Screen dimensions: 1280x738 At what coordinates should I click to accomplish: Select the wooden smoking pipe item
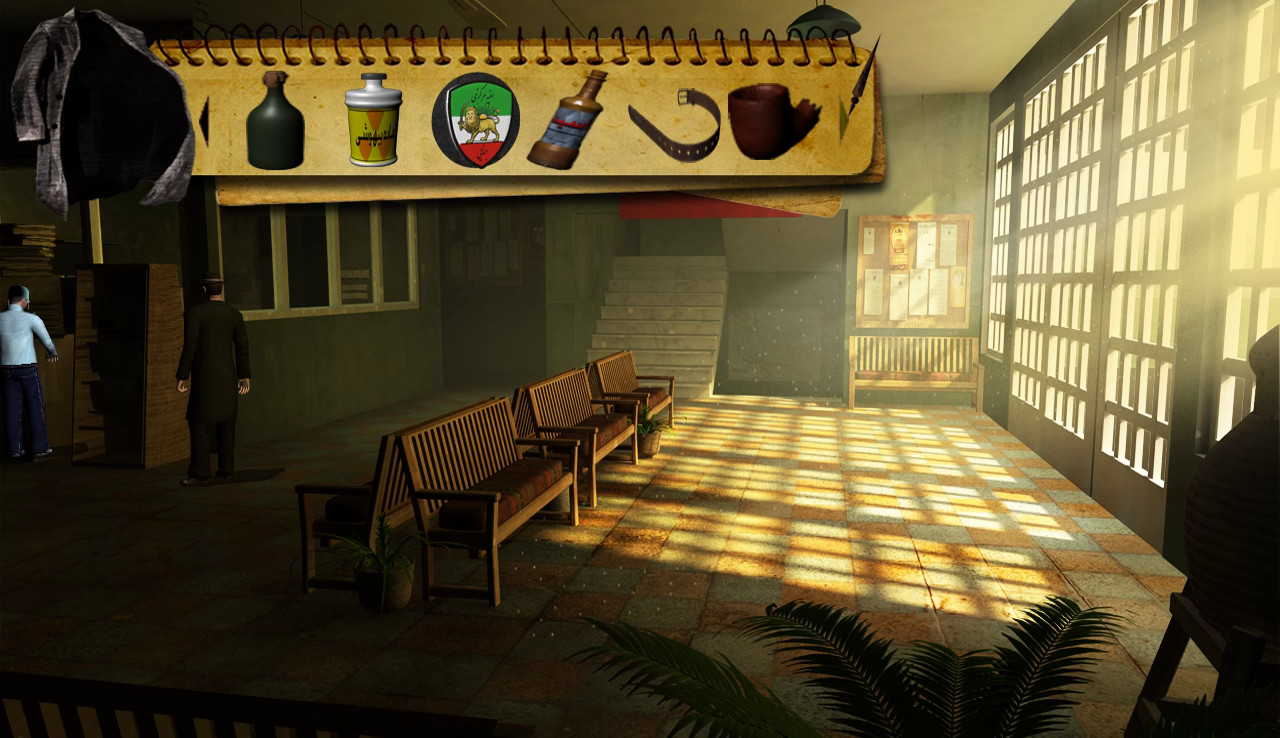770,121
